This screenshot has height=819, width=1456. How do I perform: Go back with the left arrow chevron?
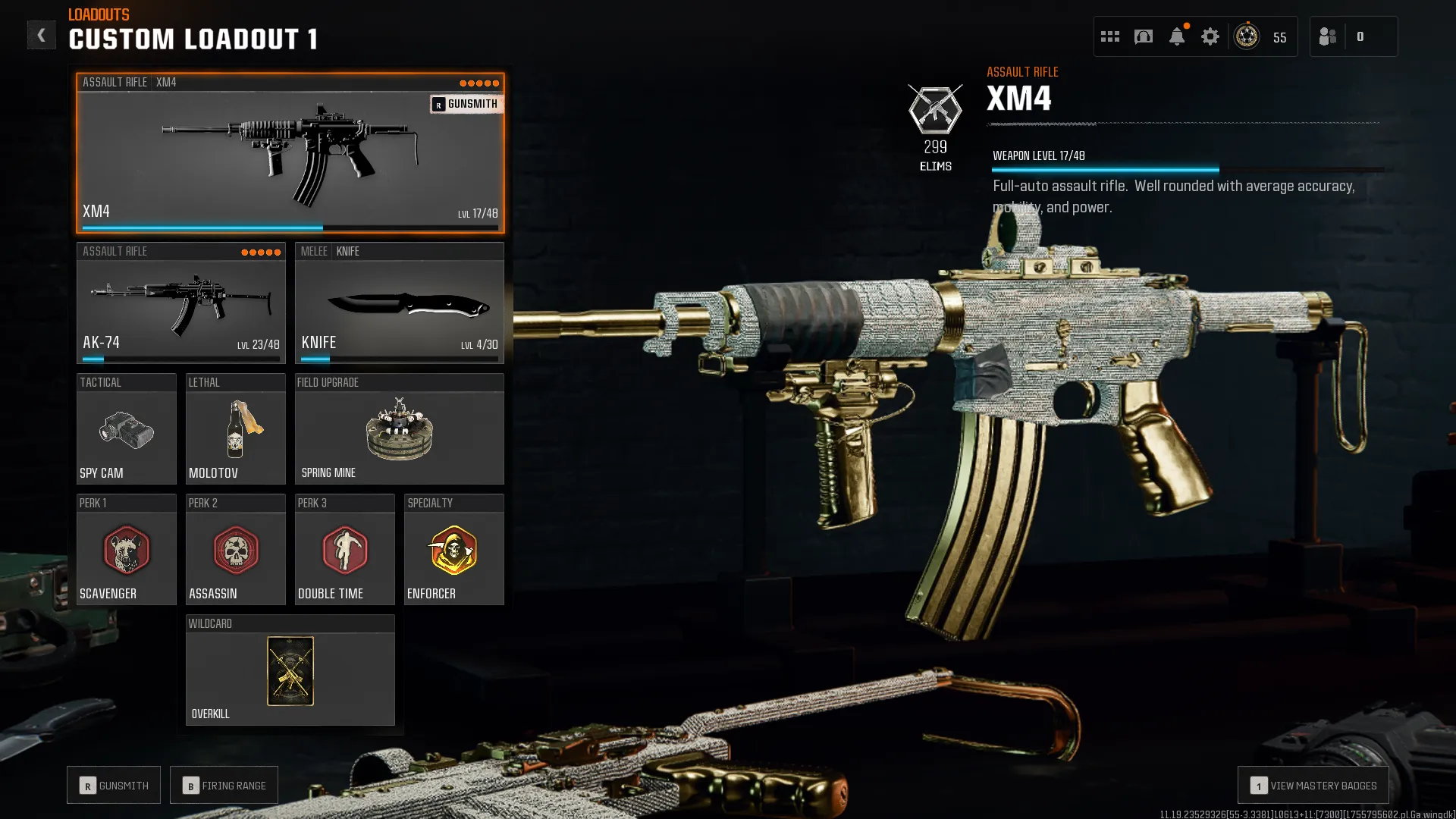click(x=42, y=34)
